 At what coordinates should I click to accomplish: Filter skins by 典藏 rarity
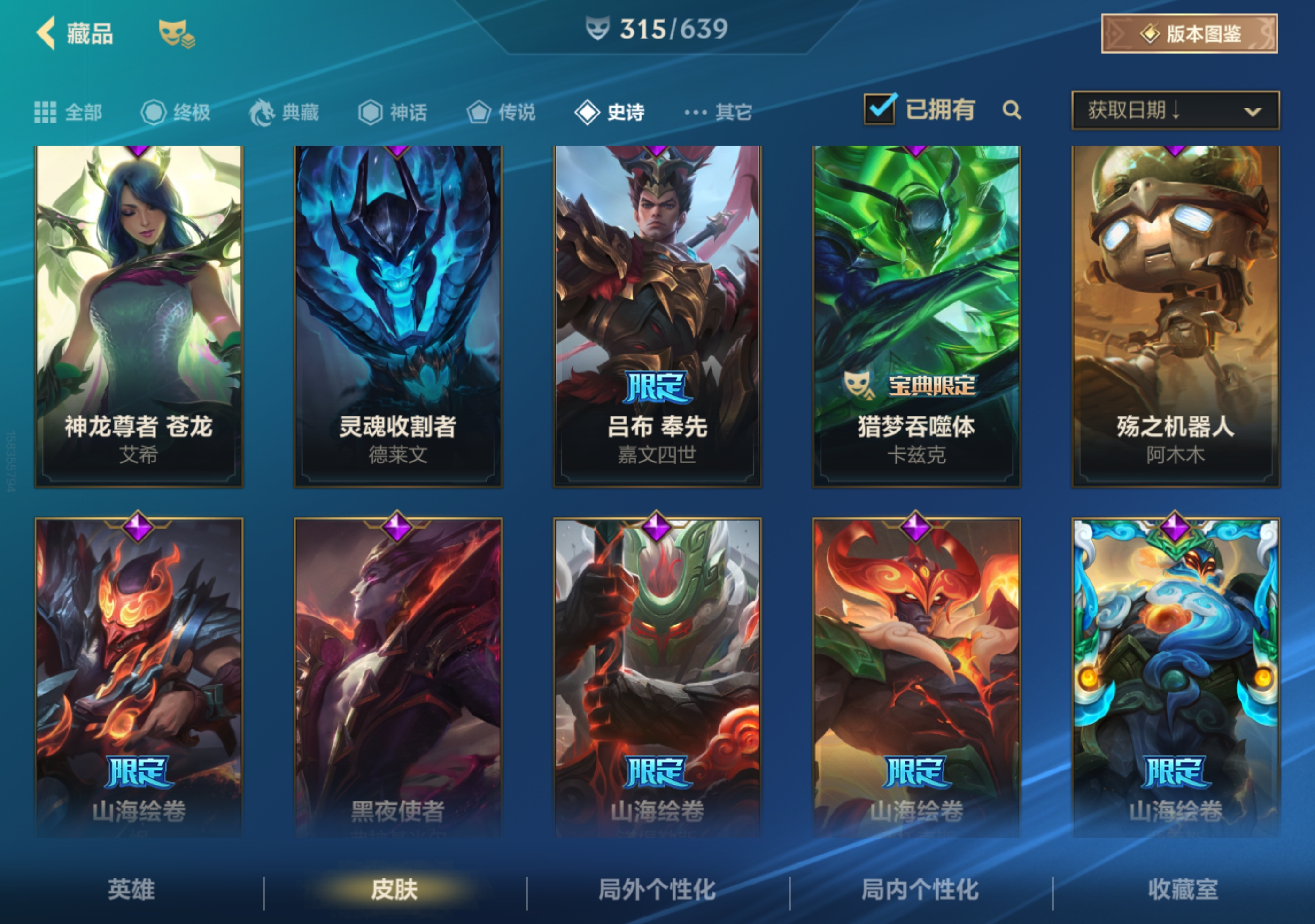tap(285, 112)
